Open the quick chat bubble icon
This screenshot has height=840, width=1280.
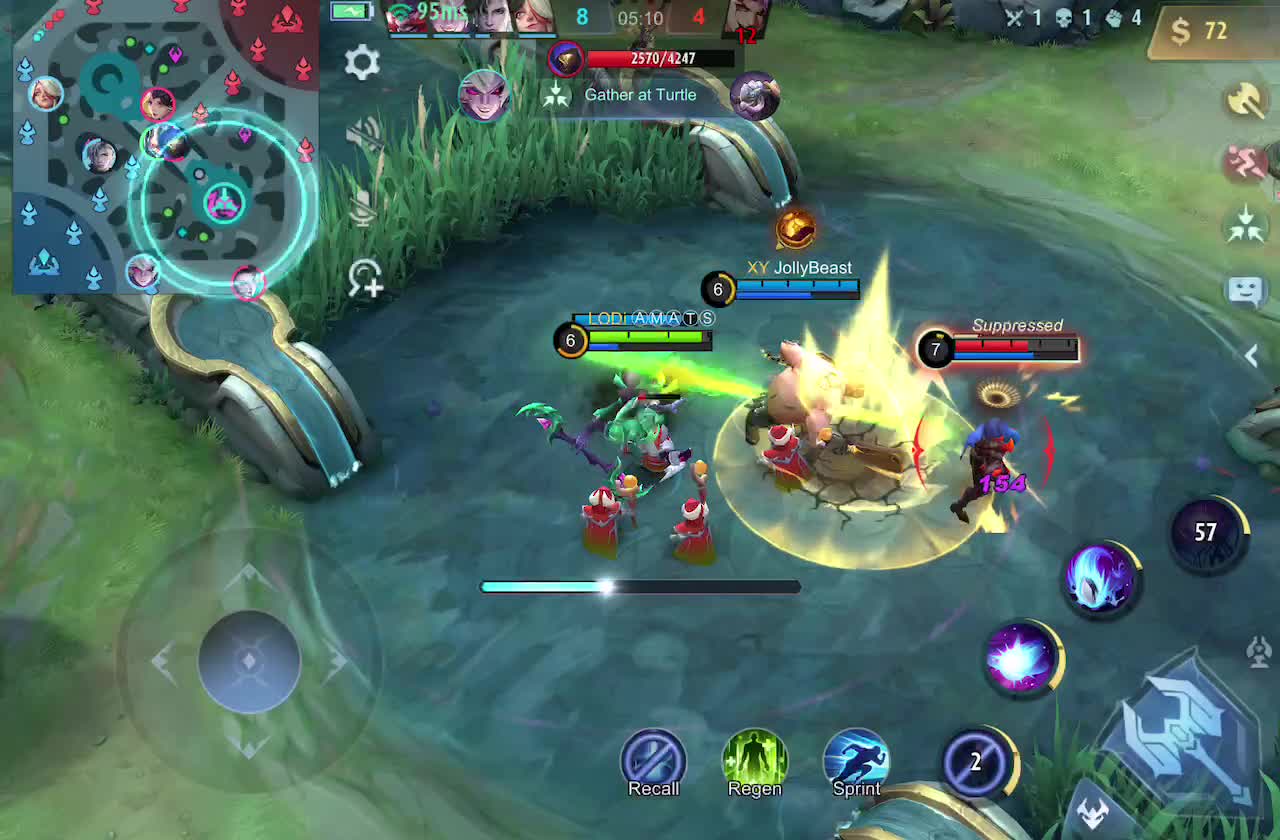click(x=1245, y=290)
